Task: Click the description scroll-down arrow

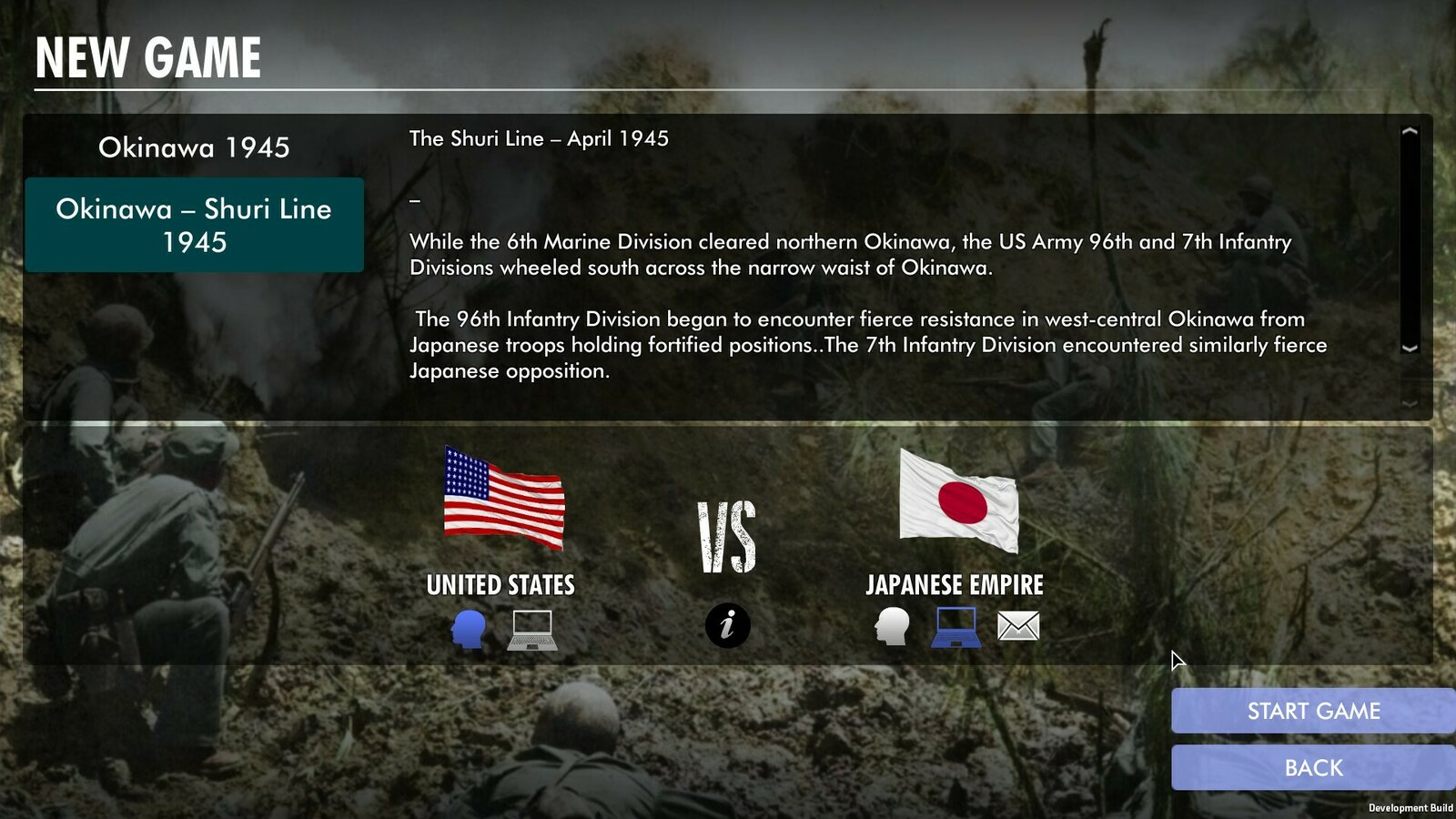Action: click(x=1410, y=348)
